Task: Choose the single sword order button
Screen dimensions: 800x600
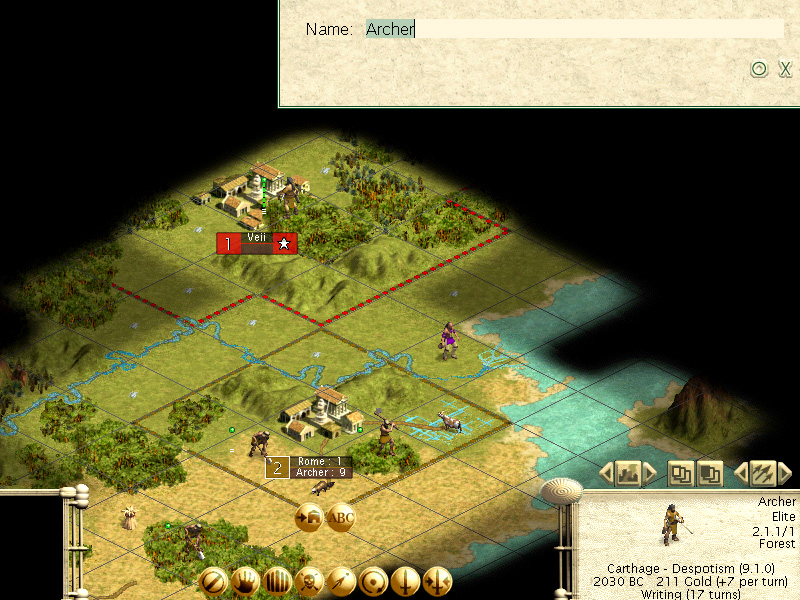Action: [x=405, y=581]
